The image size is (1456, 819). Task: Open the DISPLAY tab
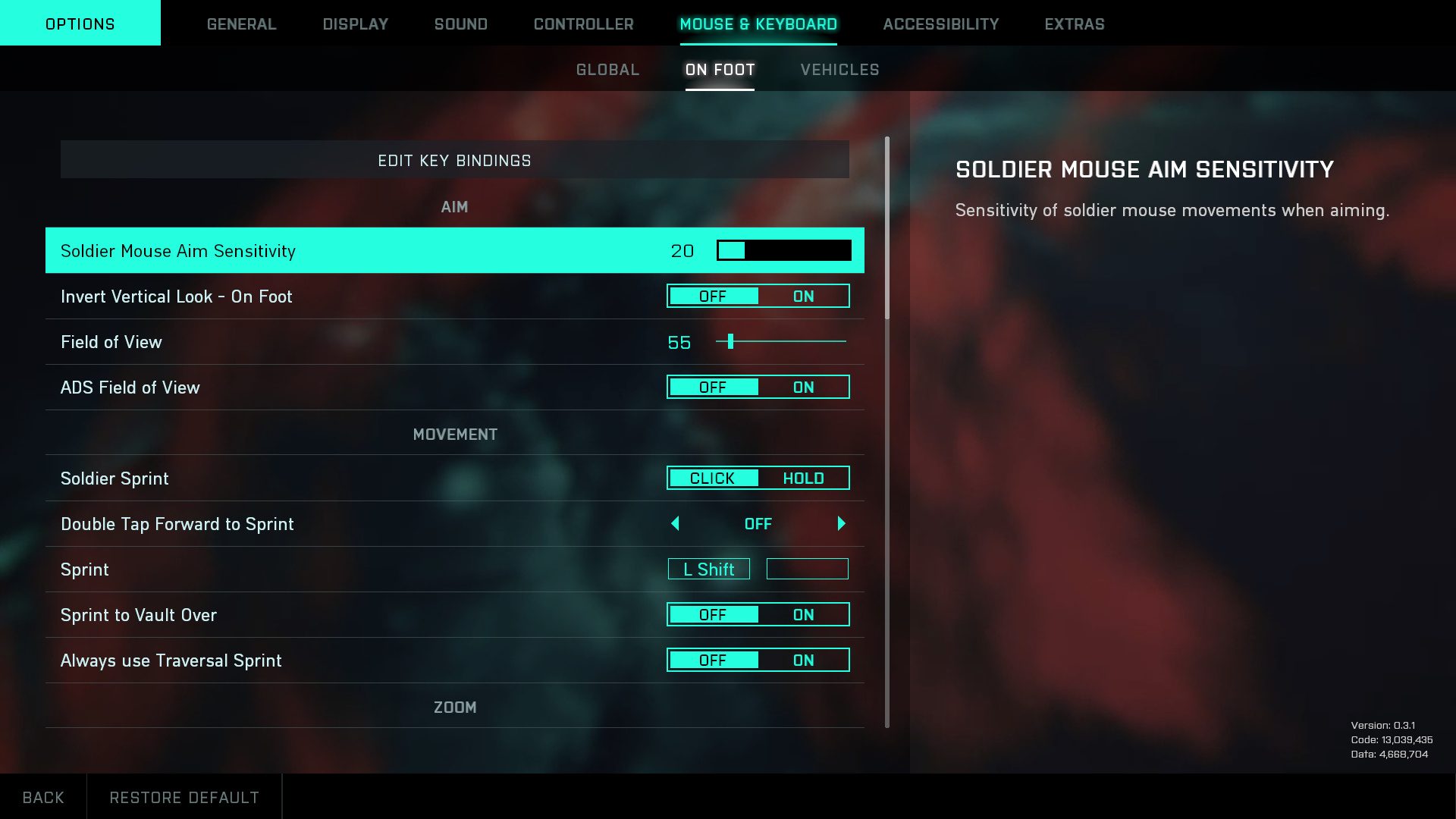coord(353,24)
